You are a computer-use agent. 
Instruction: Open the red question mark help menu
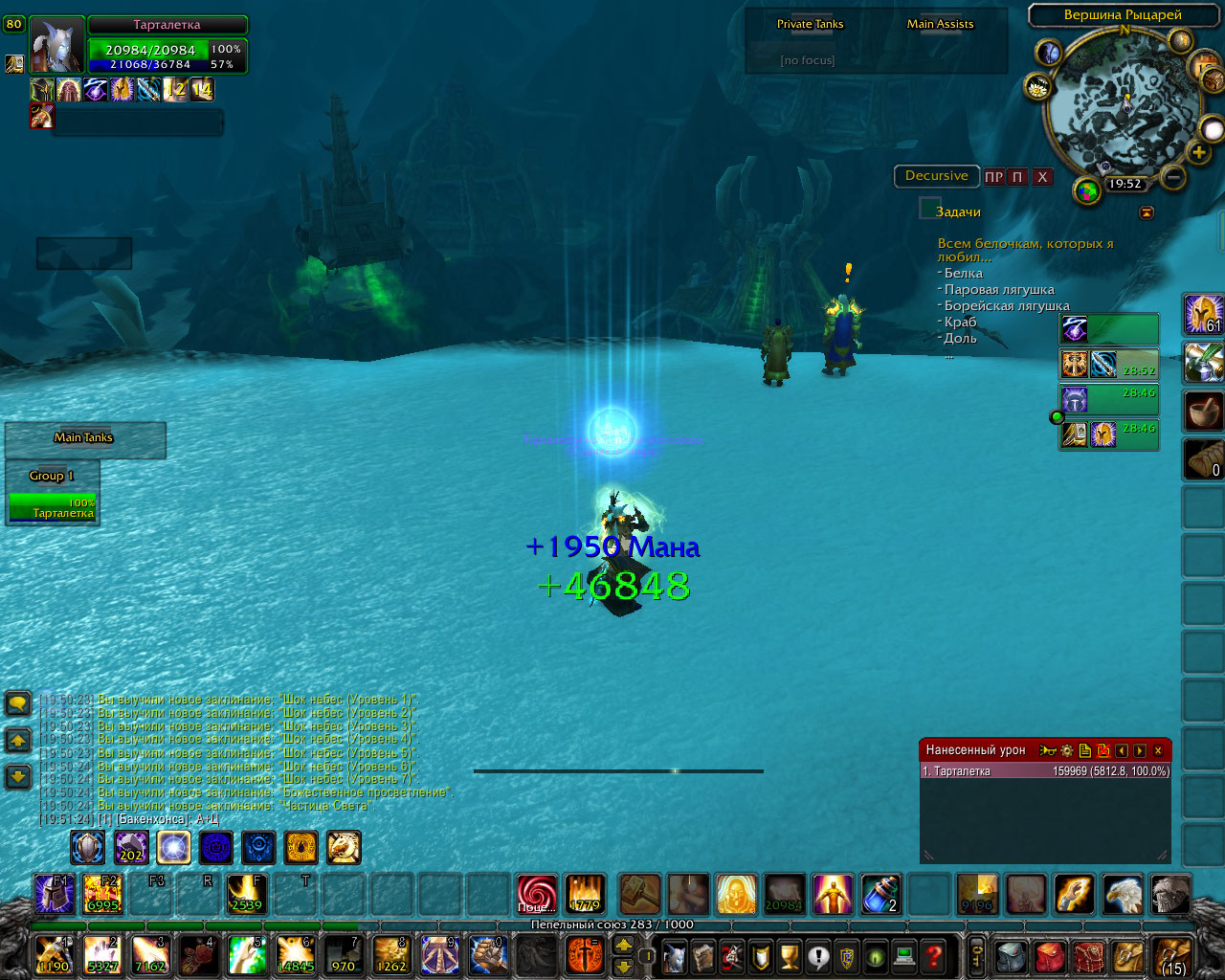(x=934, y=955)
